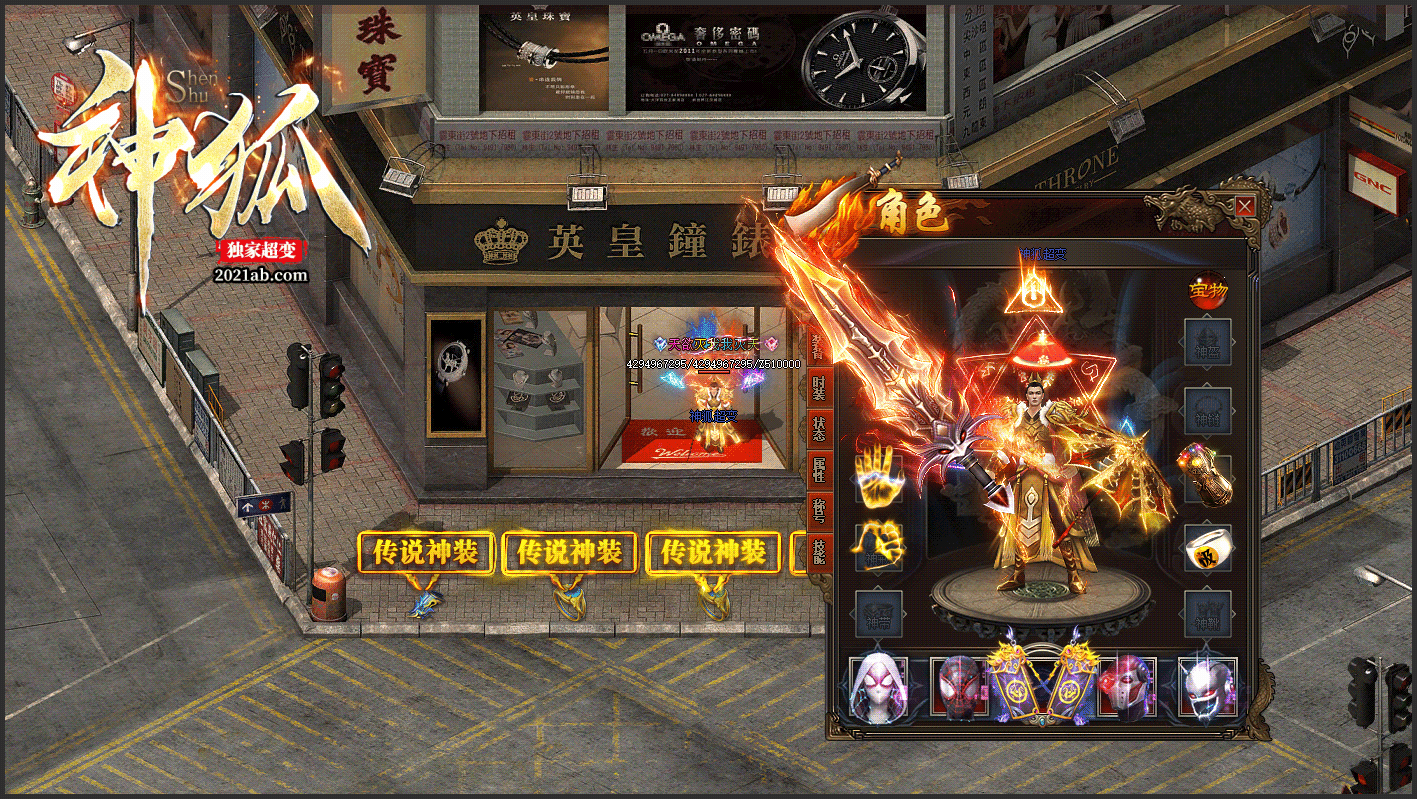Open the 宝物 treasure button

(1208, 291)
